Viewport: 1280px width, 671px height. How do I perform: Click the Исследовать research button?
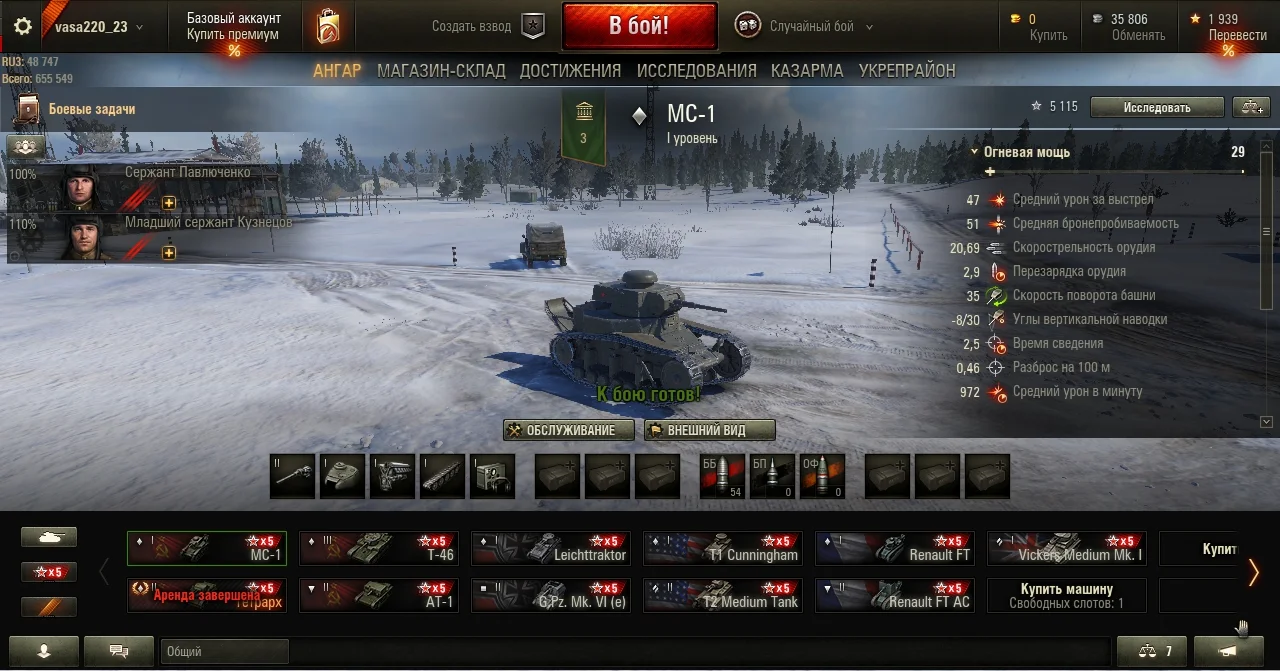coord(1156,107)
